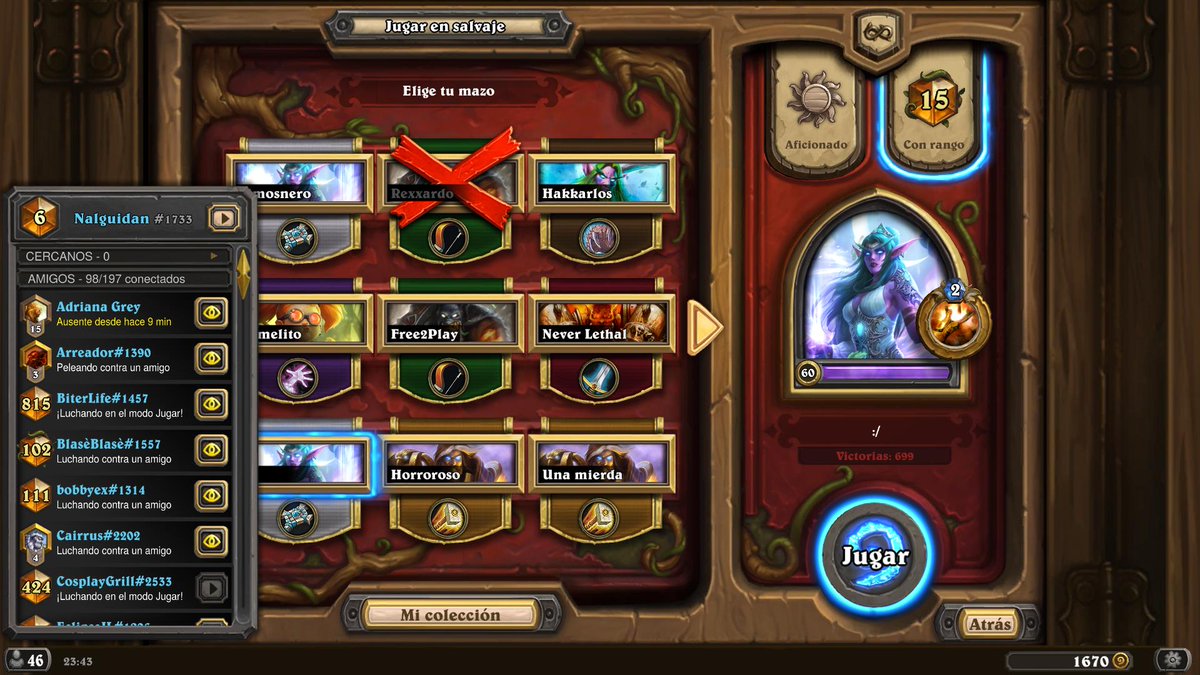The image size is (1200, 675).
Task: Open Mi colección
Action: point(450,615)
